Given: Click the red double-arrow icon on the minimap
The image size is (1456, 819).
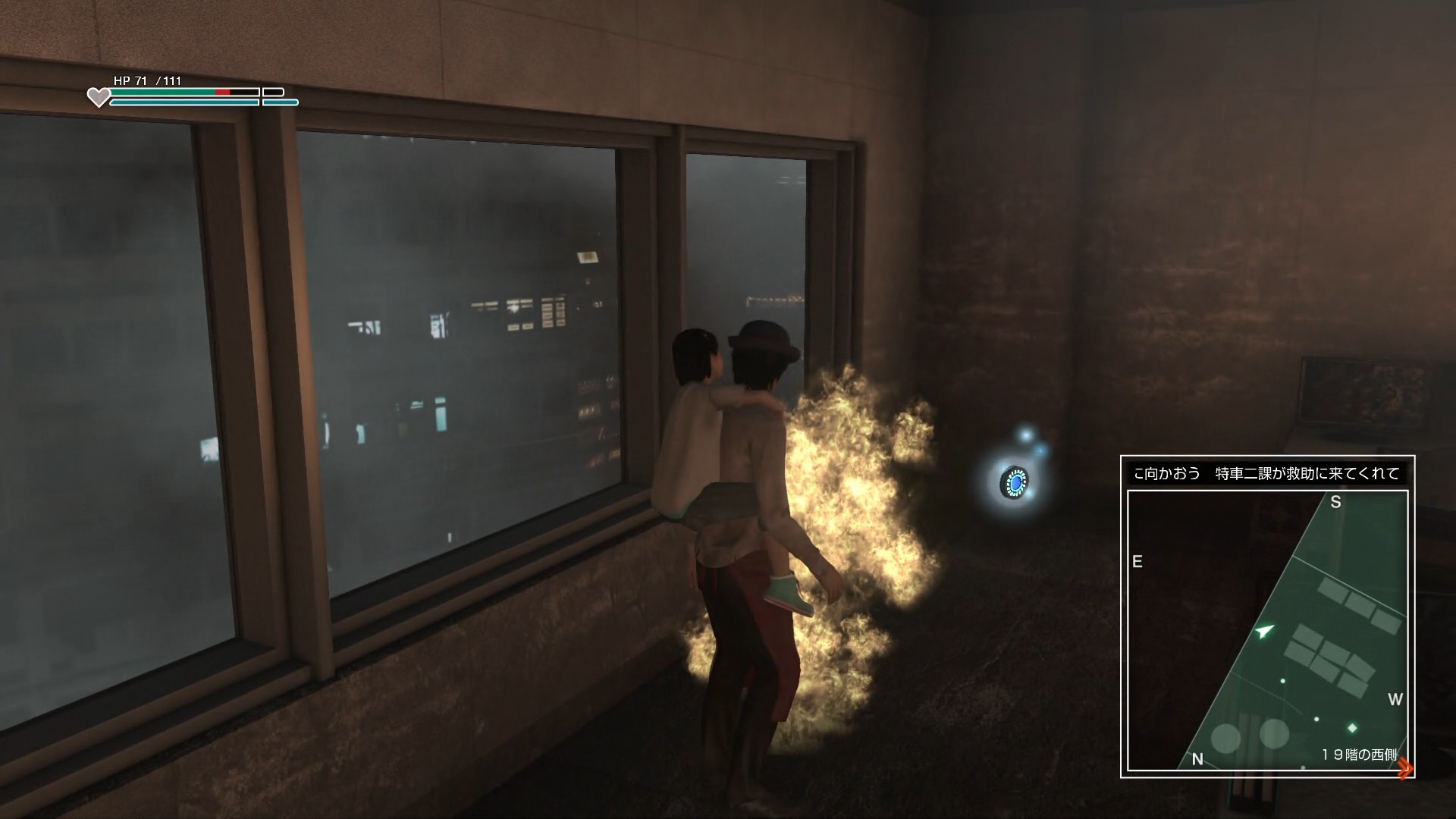Looking at the screenshot, I should tap(1405, 768).
